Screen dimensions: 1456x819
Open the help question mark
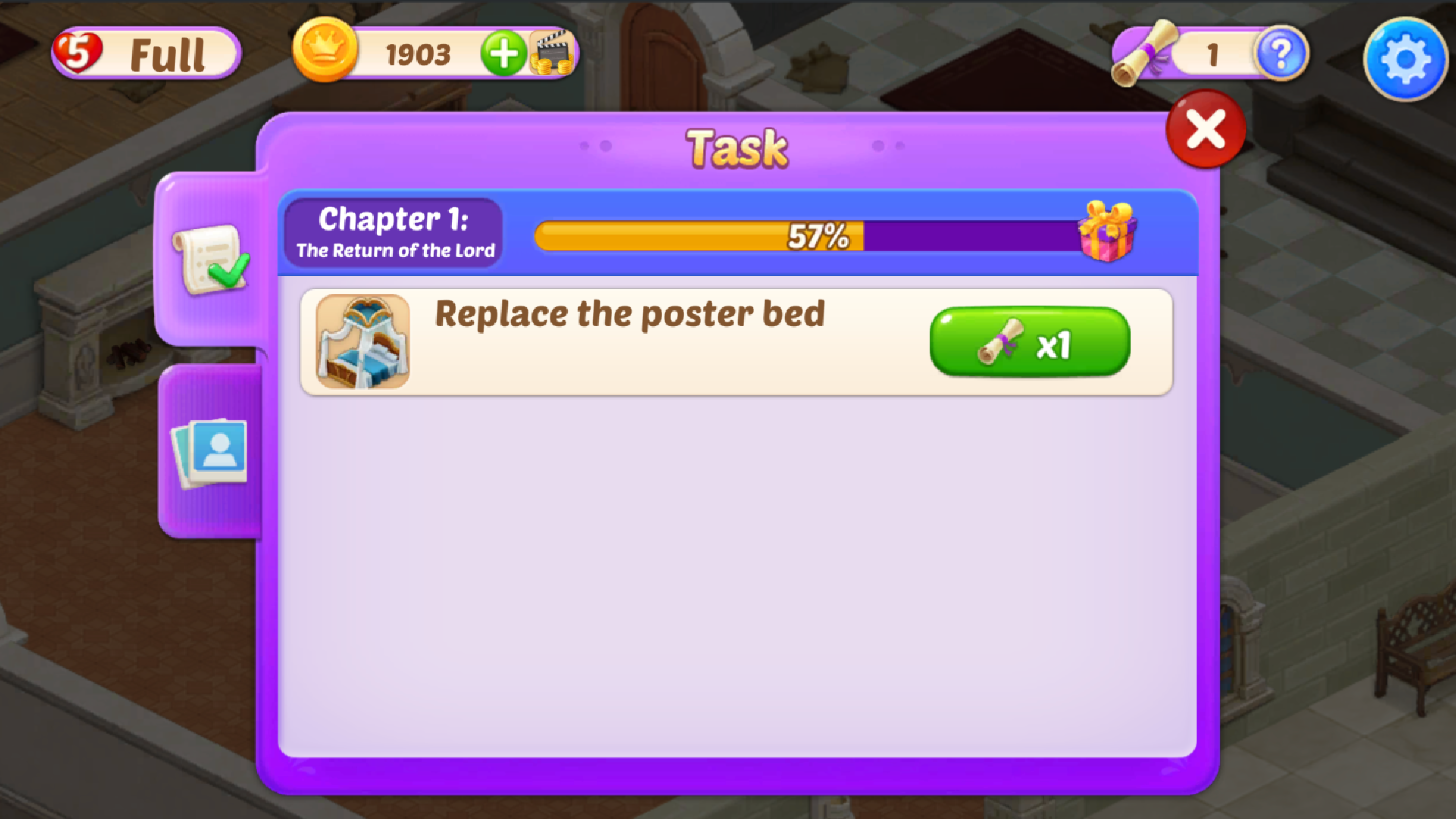tap(1282, 55)
